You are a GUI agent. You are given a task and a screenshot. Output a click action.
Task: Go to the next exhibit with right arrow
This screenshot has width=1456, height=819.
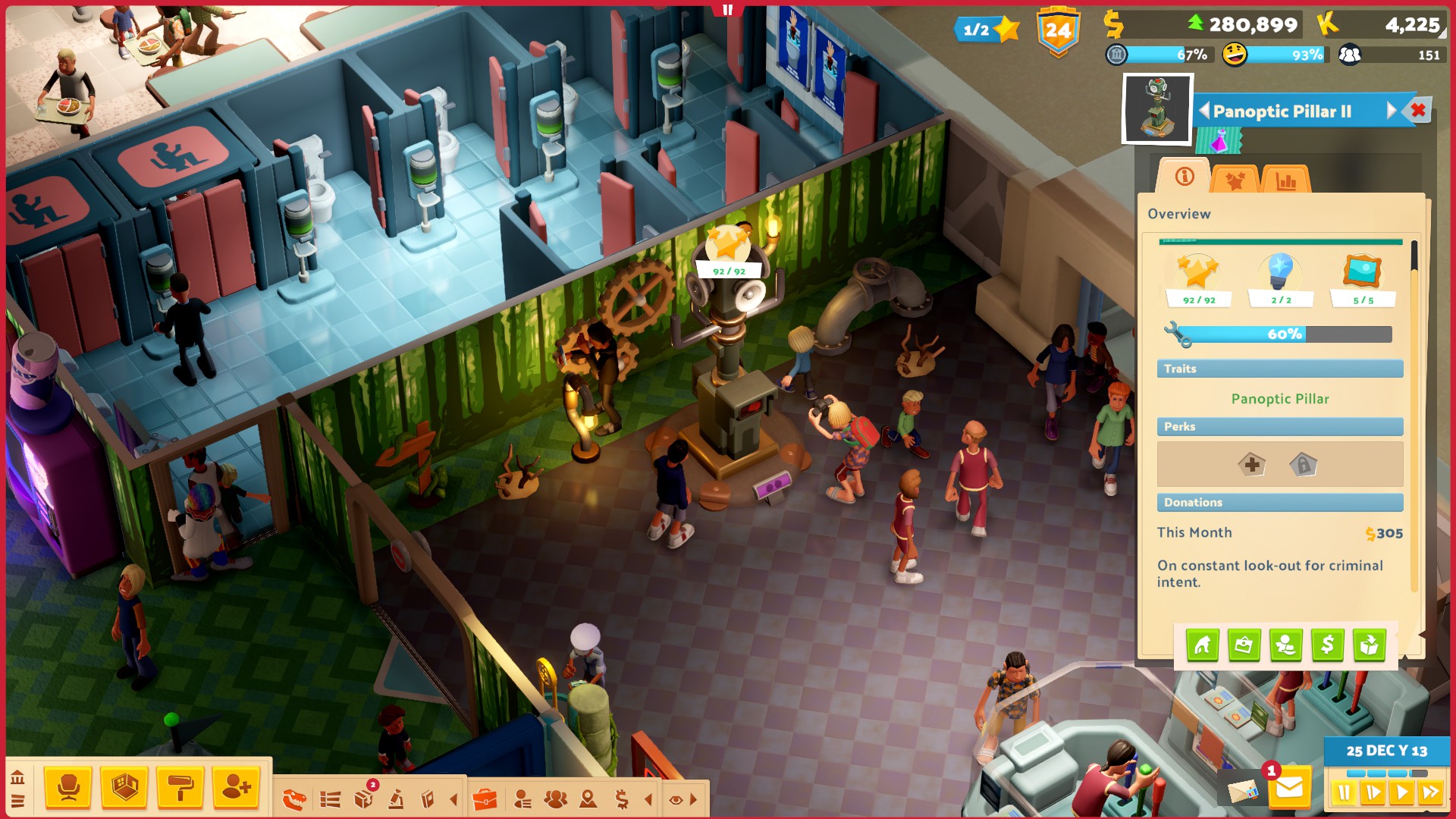point(1392,111)
